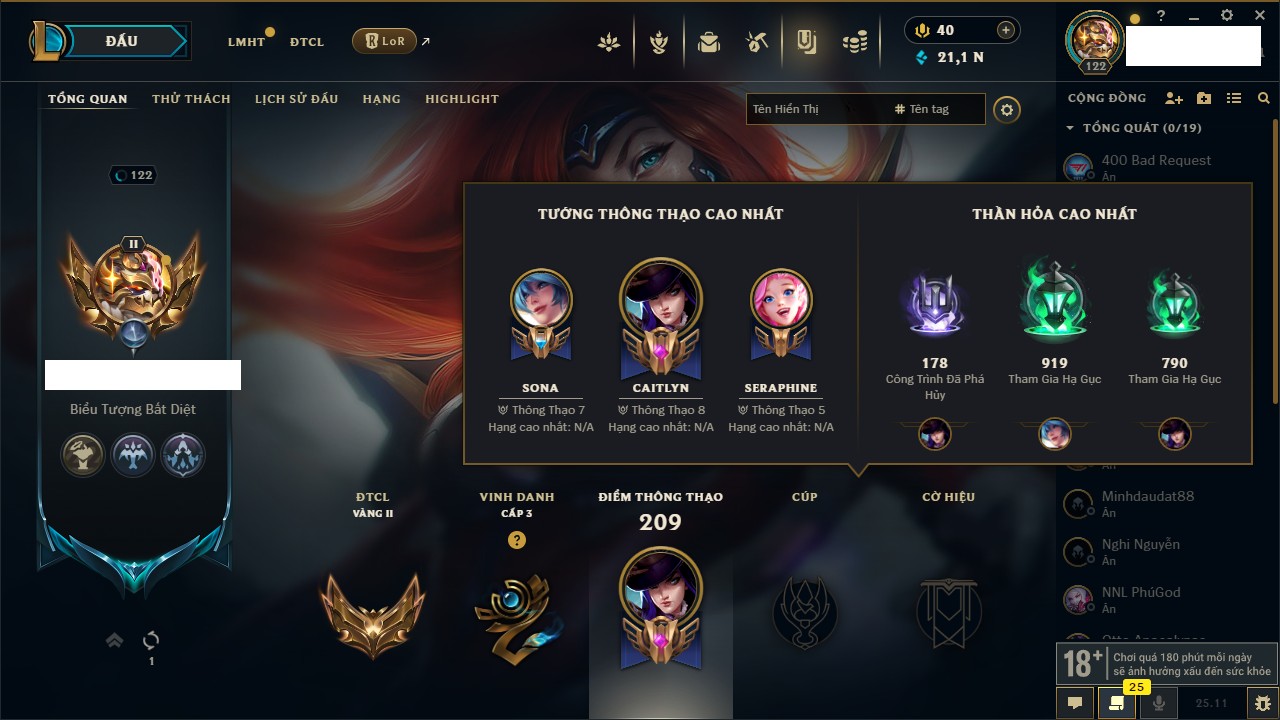Select the CÚP trophy emblem
Screen dimensions: 1280x720
tap(804, 610)
